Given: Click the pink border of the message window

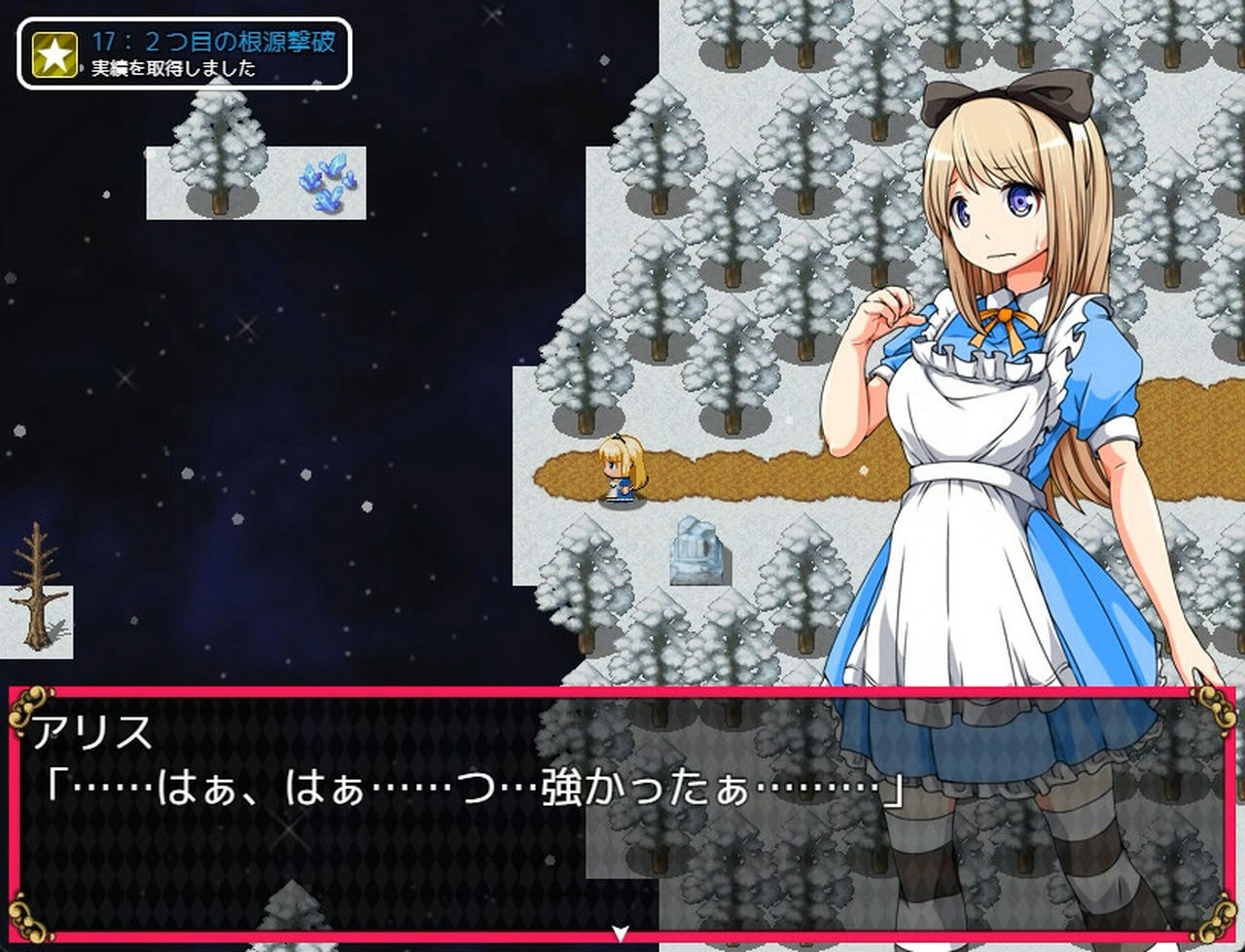Looking at the screenshot, I should point(389,692).
